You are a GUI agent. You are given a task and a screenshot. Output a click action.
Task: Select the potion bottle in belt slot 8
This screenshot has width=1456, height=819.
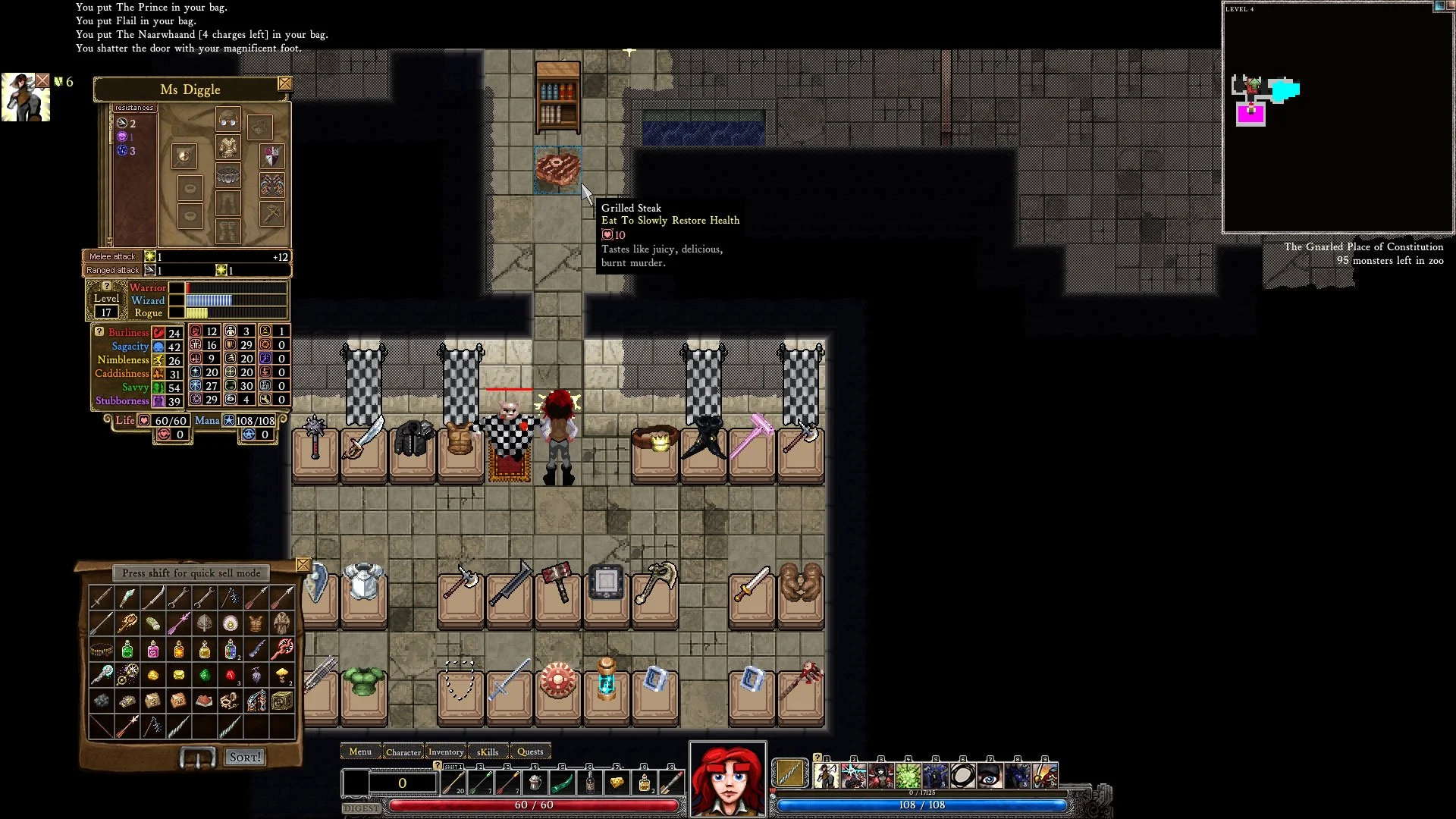coord(645,782)
